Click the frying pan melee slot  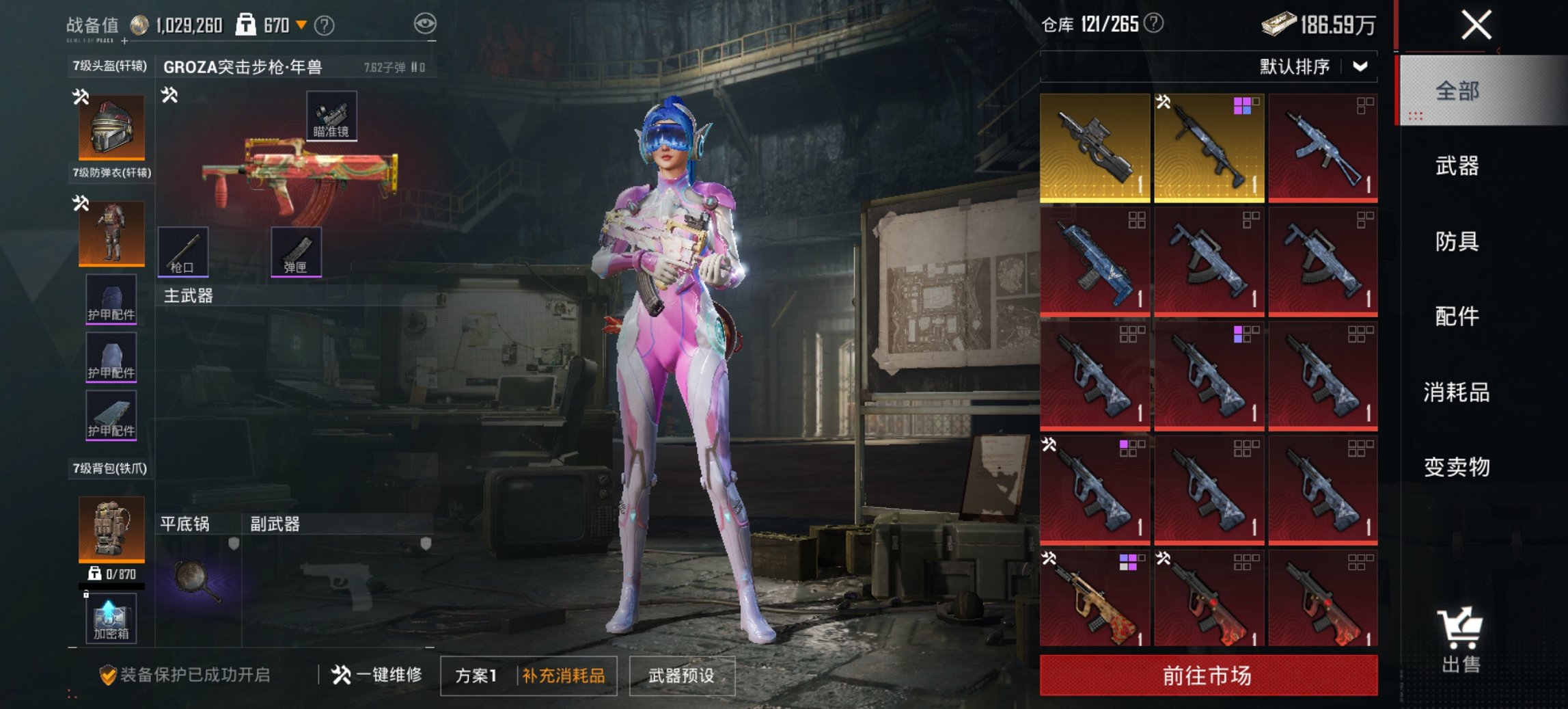coord(197,581)
